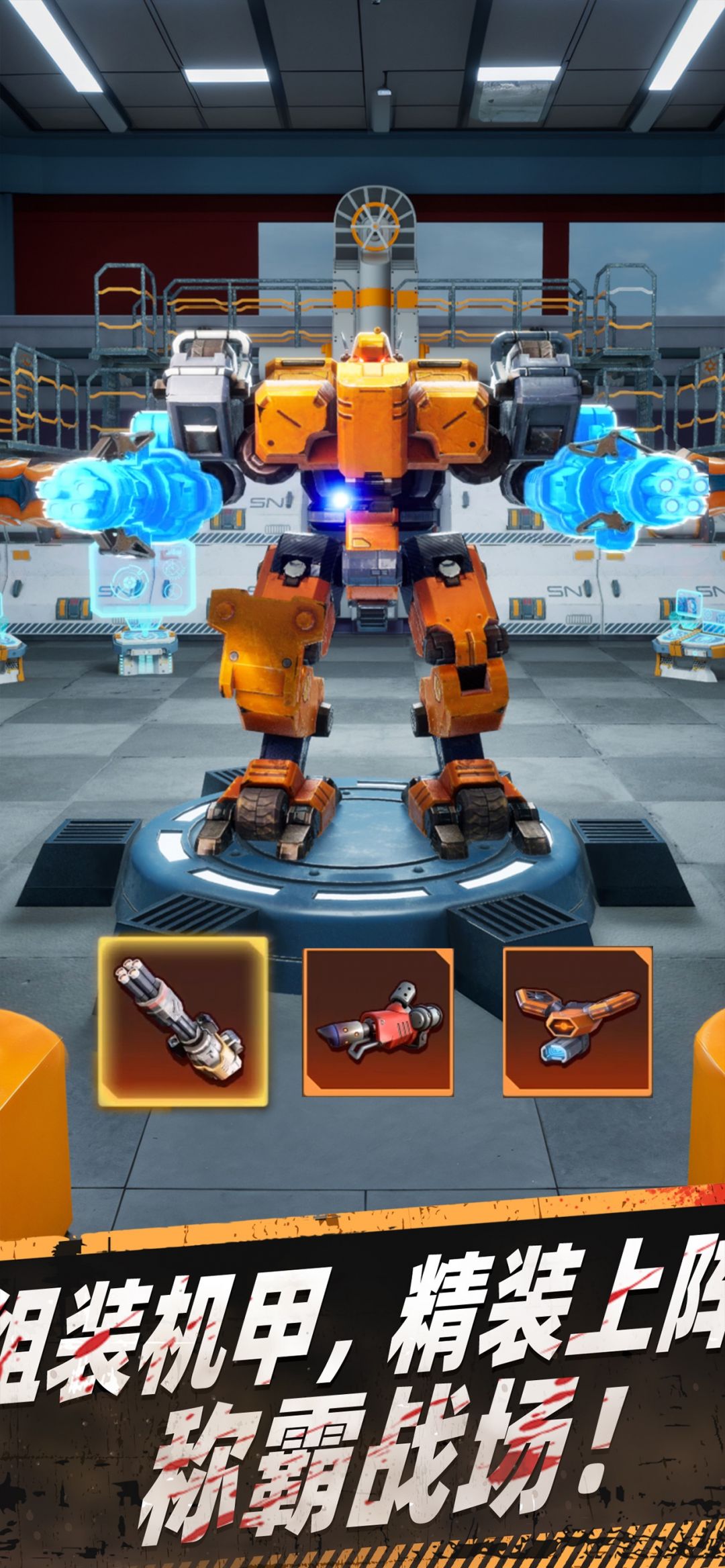Choose the red flamethrower weapon slot
This screenshot has width=725, height=1568.
378,1022
